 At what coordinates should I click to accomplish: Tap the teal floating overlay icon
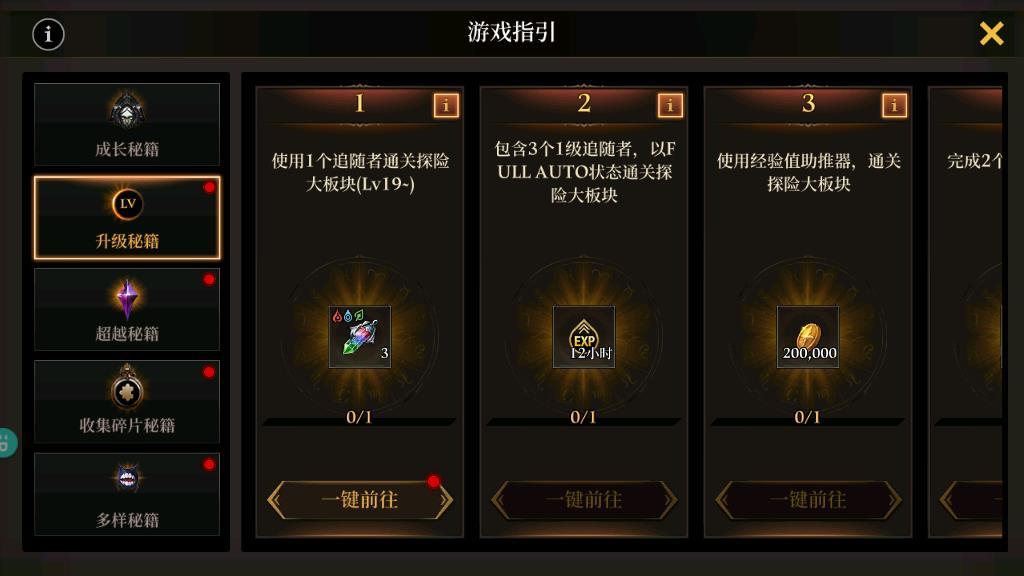click(x=6, y=442)
